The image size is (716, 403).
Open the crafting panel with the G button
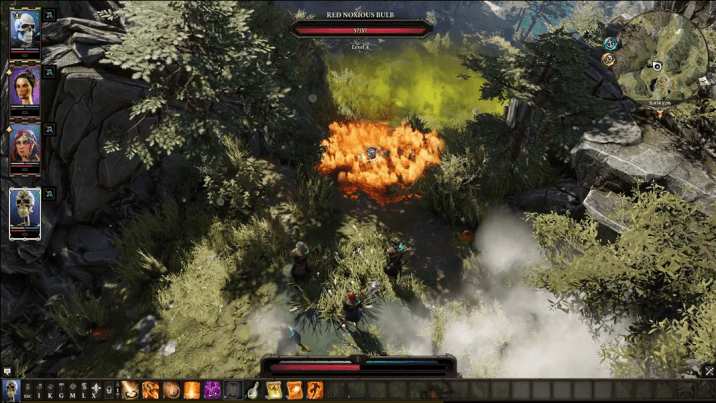coord(62,390)
